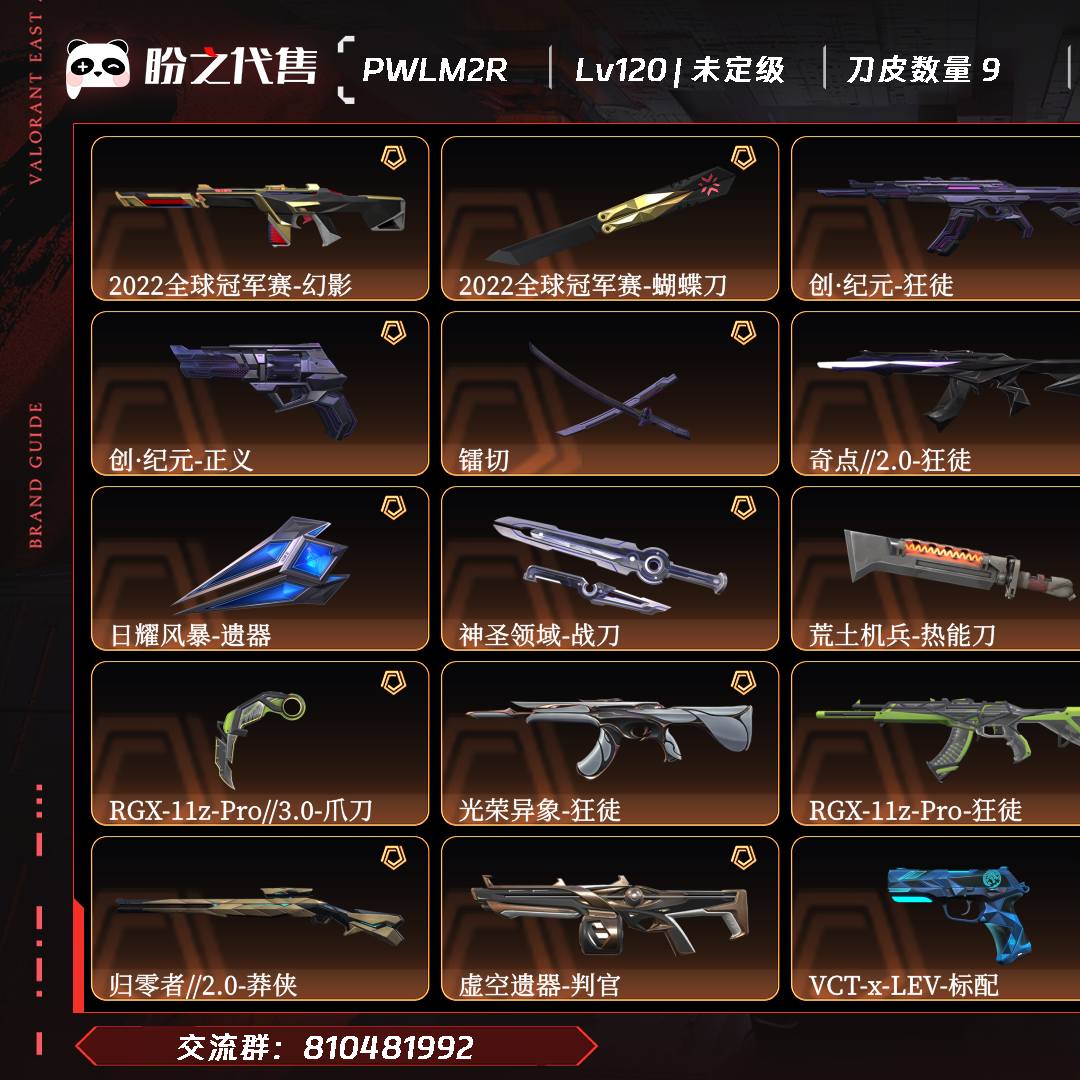Pick the RGX-11z-Pro-狂徒 green rifle card
Image resolution: width=1080 pixels, height=1080 pixels.
(935, 743)
